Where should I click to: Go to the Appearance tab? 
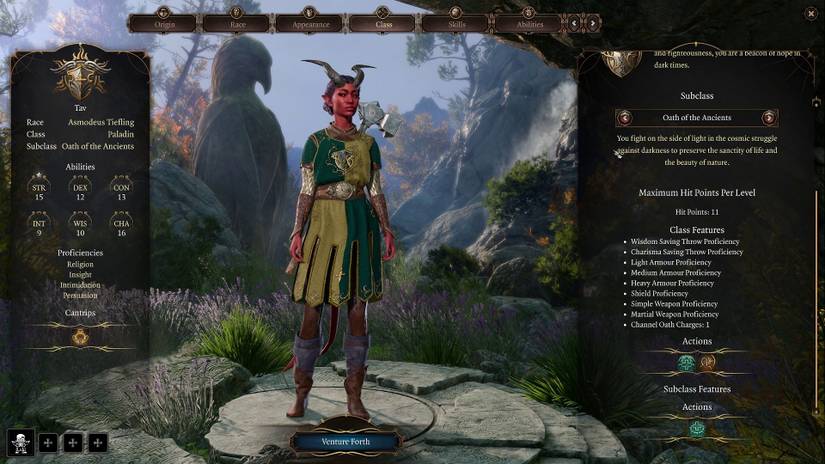tap(309, 23)
